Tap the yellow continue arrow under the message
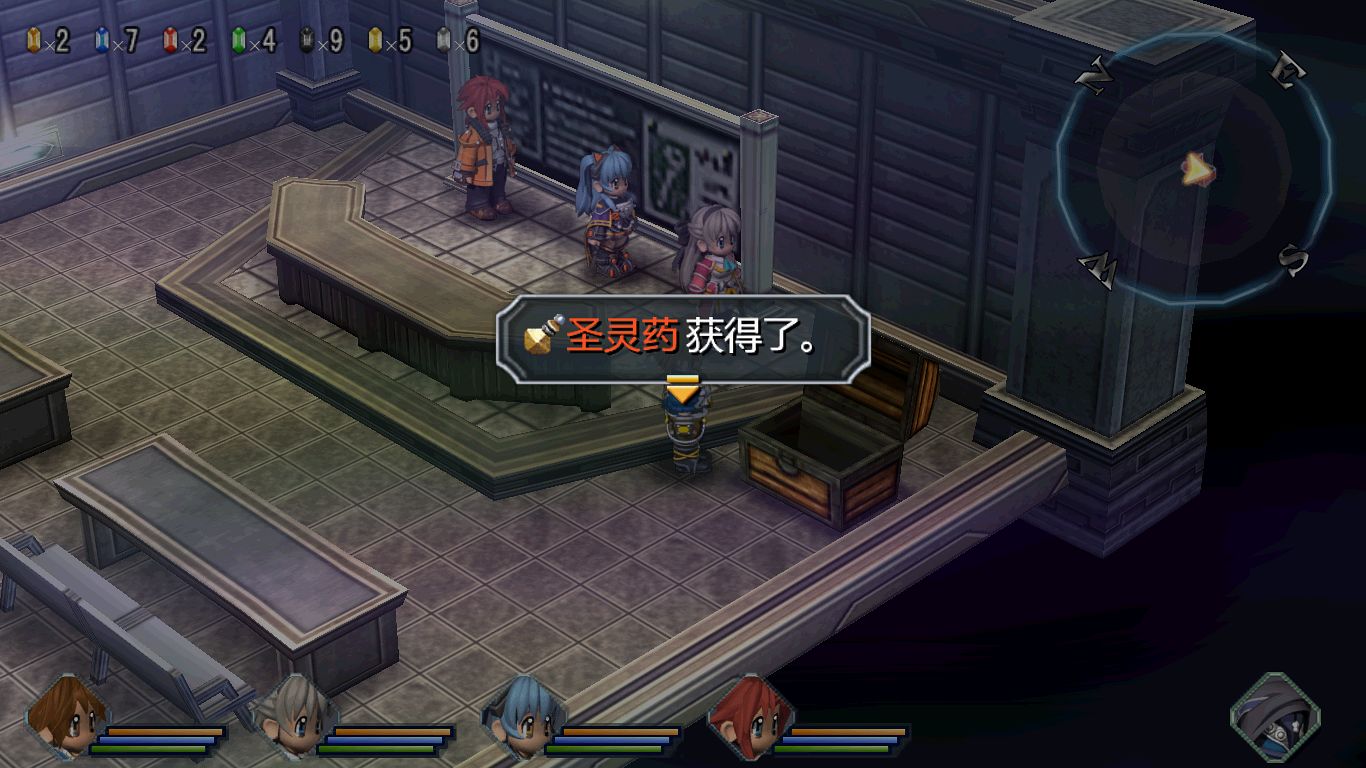 tap(682, 390)
